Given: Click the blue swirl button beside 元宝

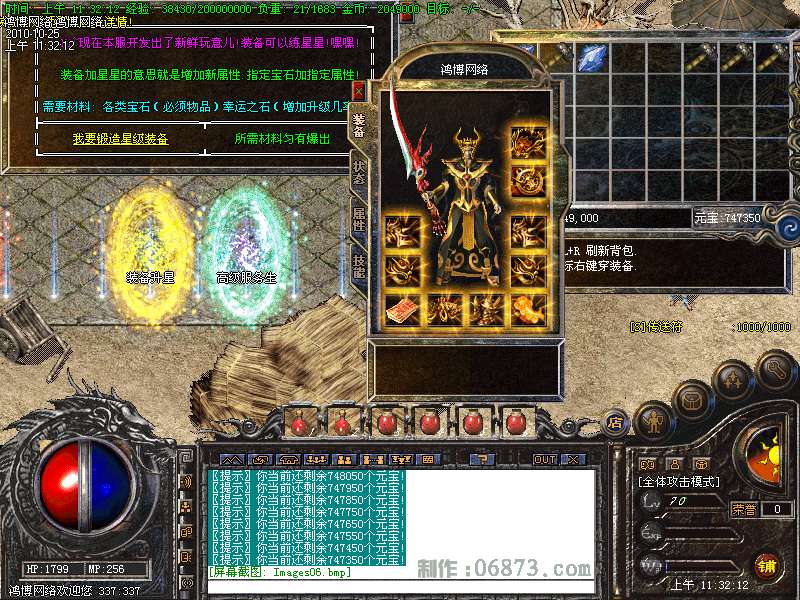Looking at the screenshot, I should pyautogui.click(x=781, y=216).
